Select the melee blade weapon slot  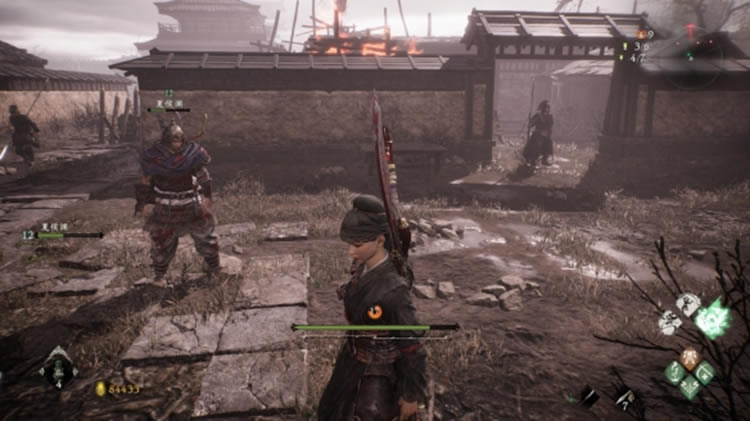tap(589, 396)
